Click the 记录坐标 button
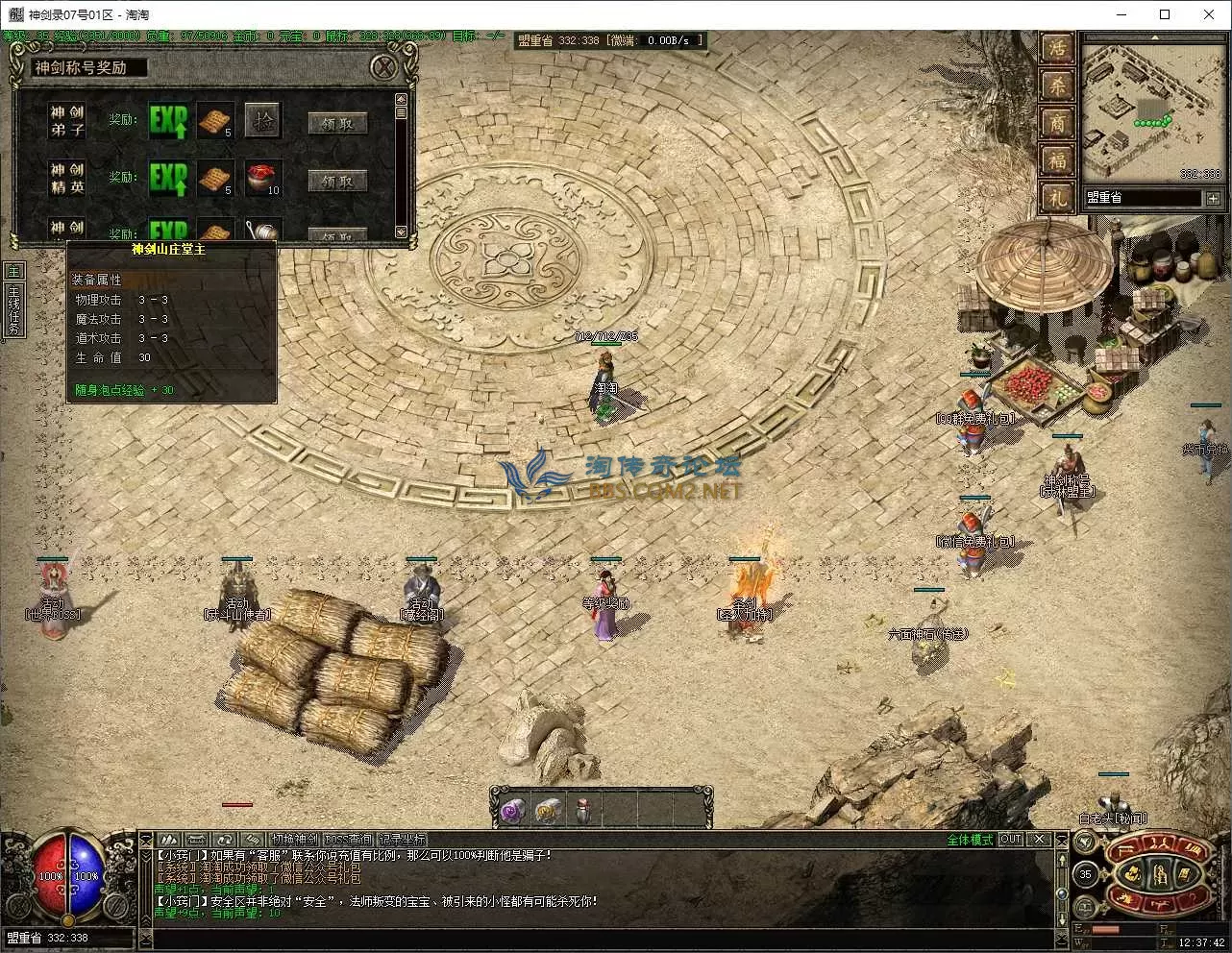The height and width of the screenshot is (953, 1232). click(402, 840)
